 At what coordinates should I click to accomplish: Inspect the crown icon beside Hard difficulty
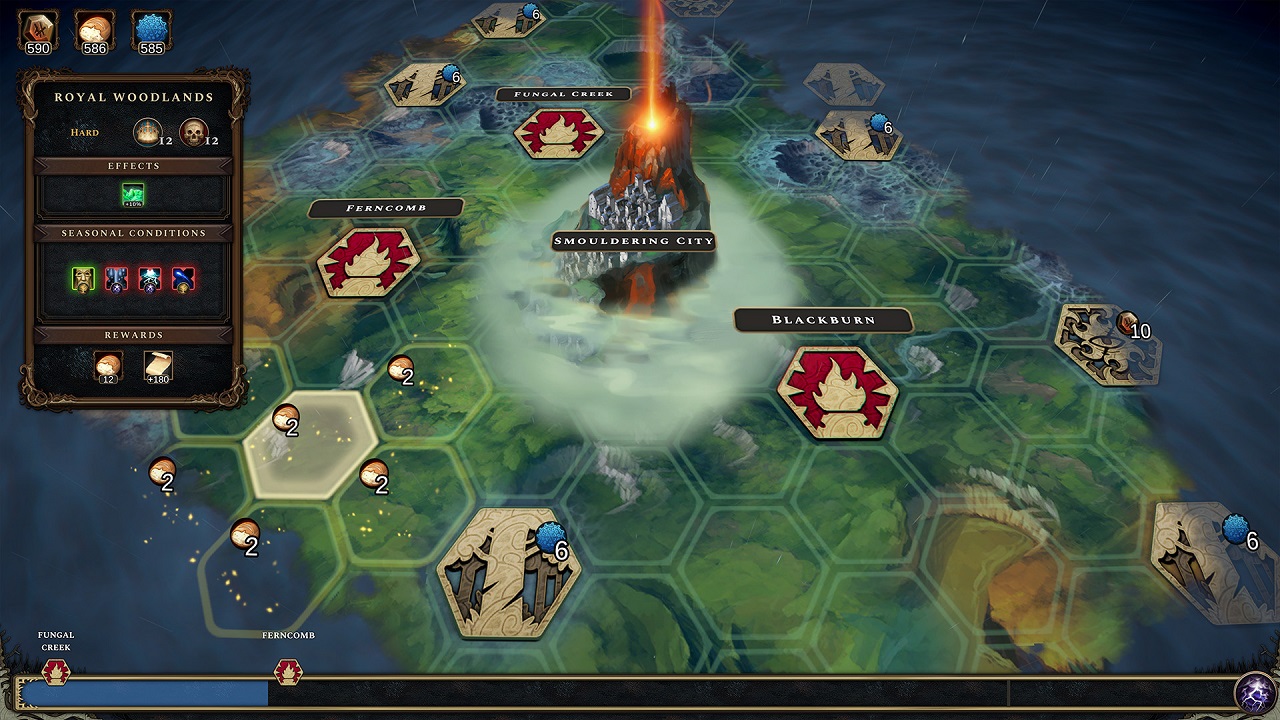coord(147,132)
